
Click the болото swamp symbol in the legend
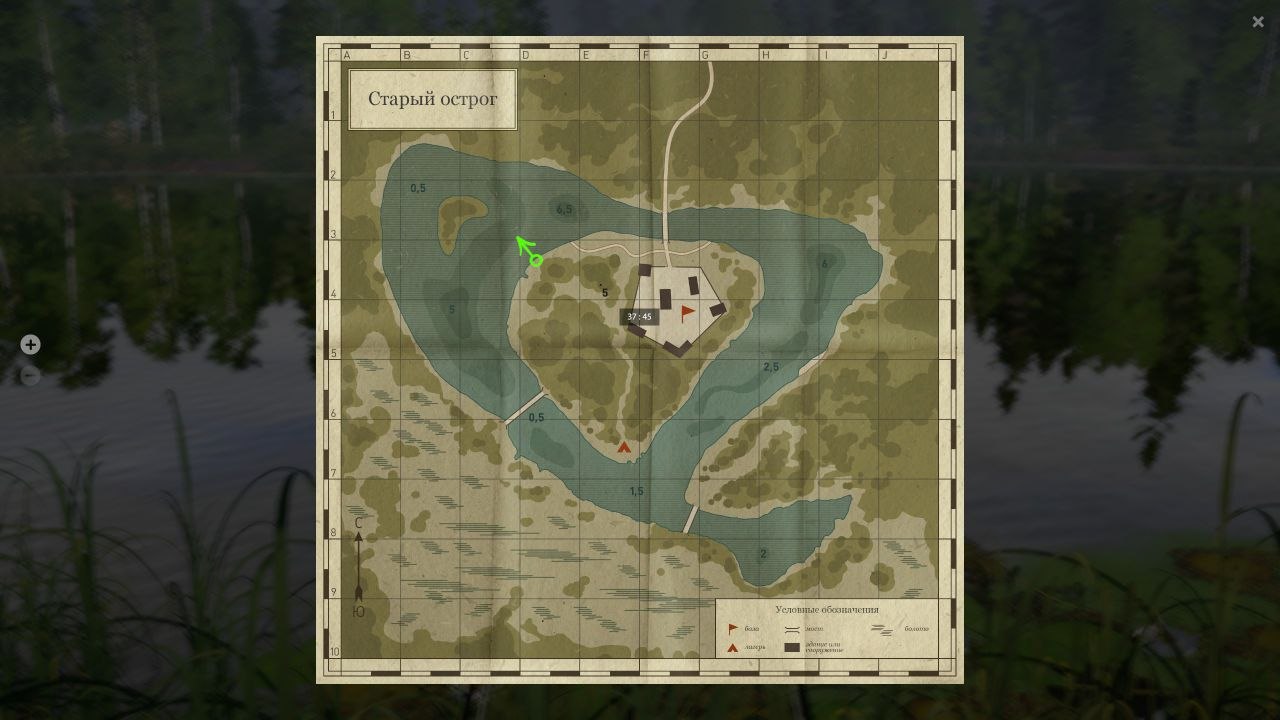pos(882,629)
